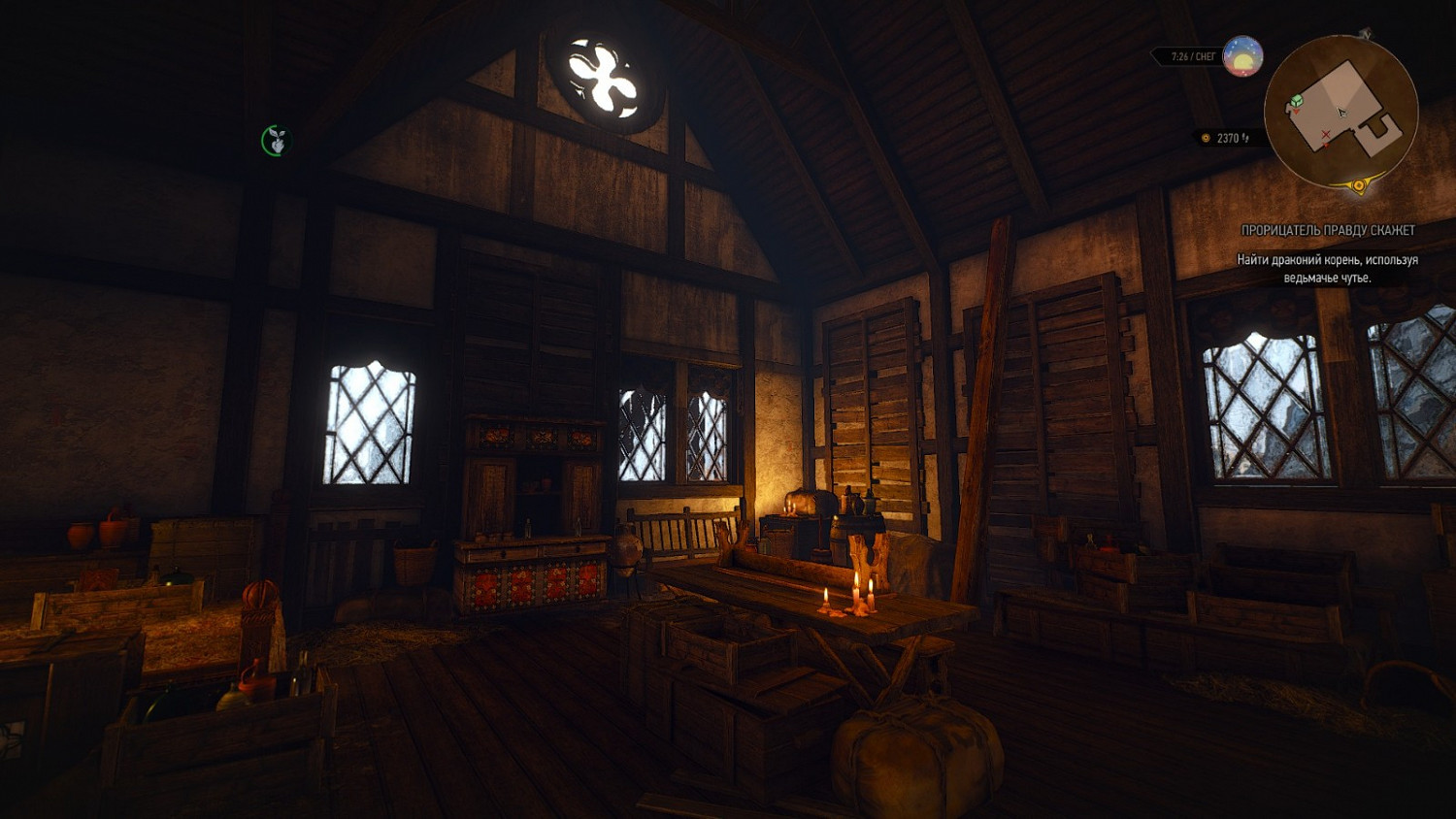Click the red exit arrow marker on the minimap
The width and height of the screenshot is (1456, 819).
[1327, 145]
